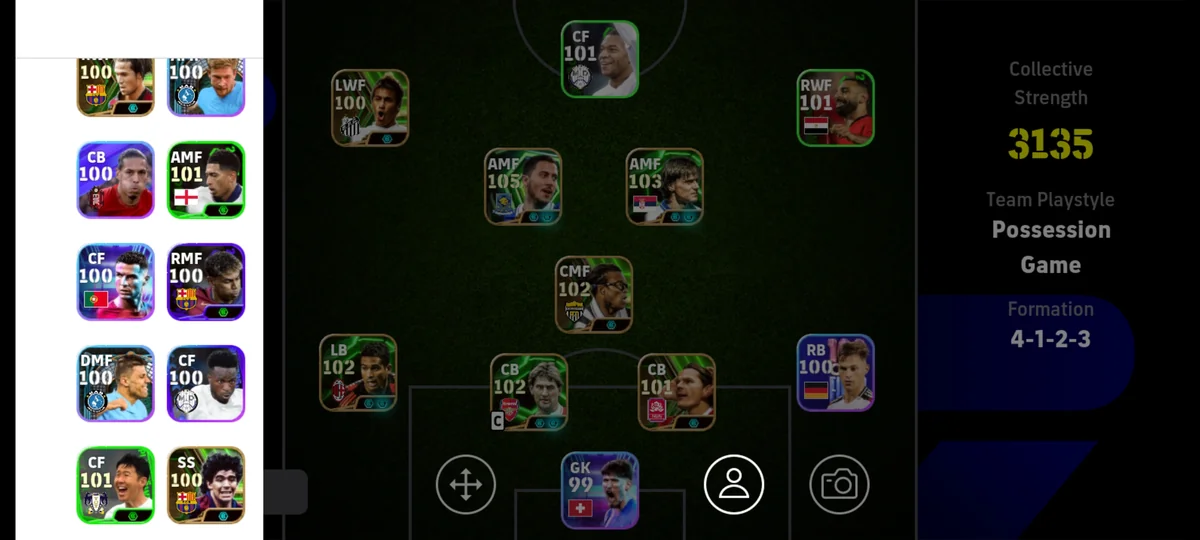Select the CB 101 player card
This screenshot has width=1200, height=540.
pos(677,392)
